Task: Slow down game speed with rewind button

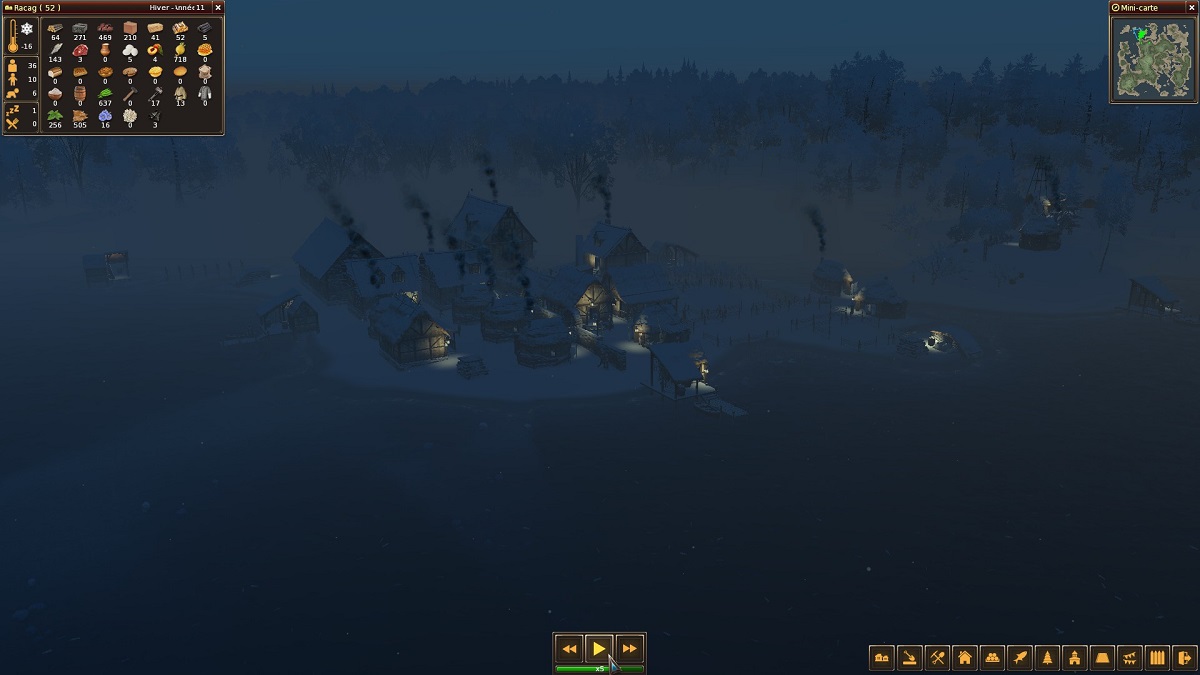Action: (569, 649)
